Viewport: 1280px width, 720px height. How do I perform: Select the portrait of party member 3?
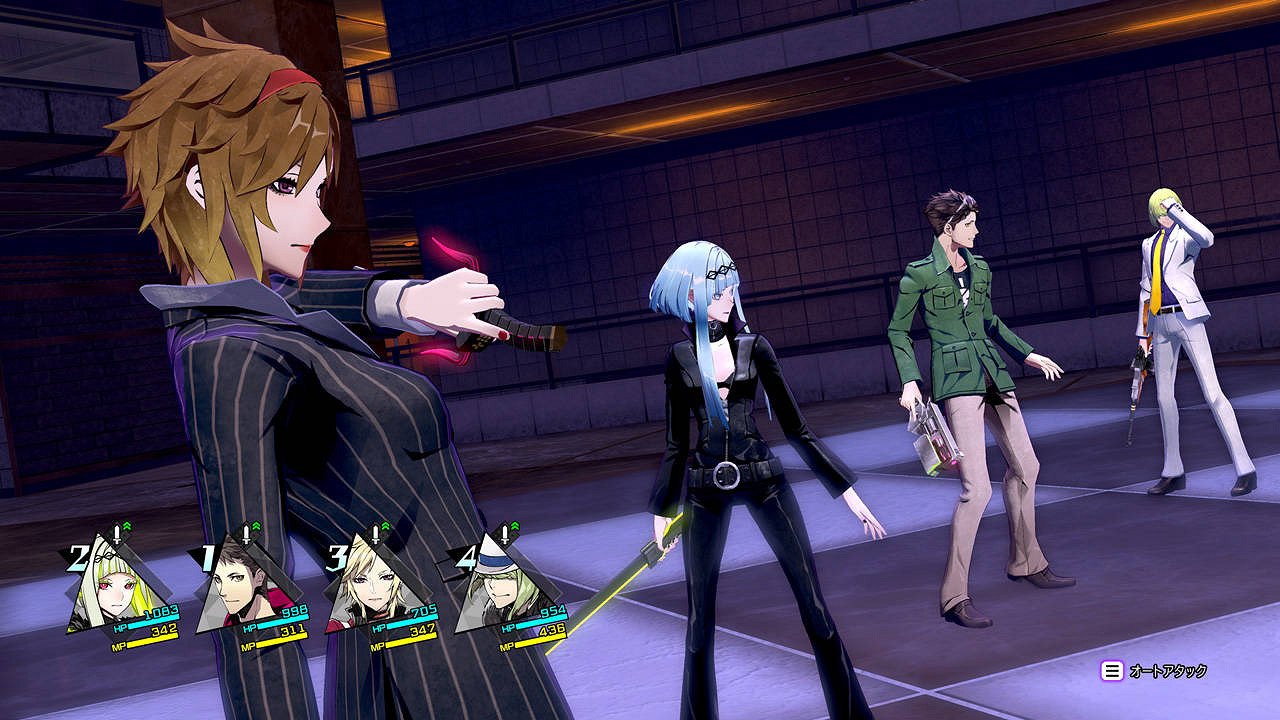pyautogui.click(x=370, y=583)
